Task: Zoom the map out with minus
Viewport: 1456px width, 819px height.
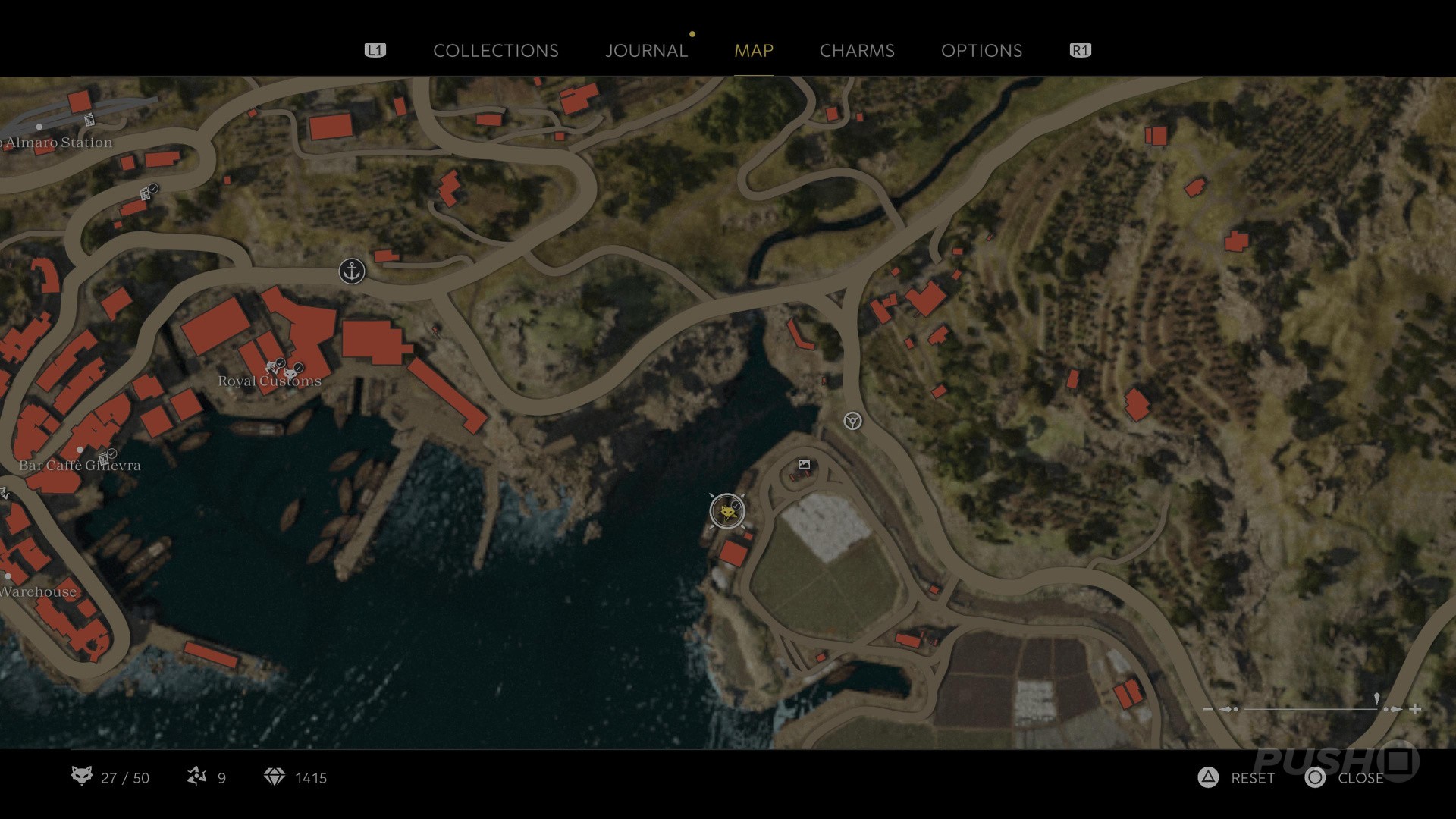Action: coord(1208,709)
